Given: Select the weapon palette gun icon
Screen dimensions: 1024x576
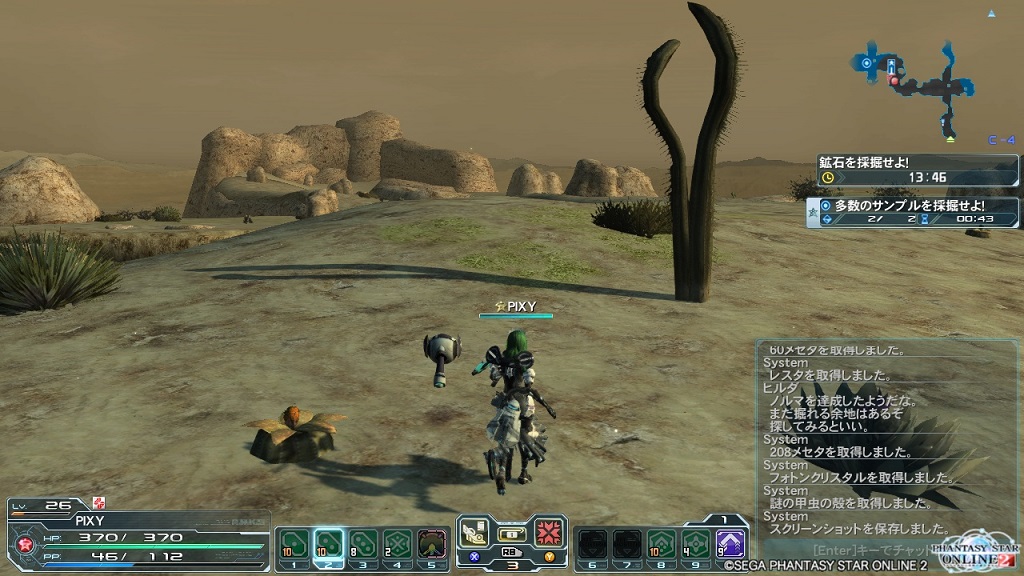Looking at the screenshot, I should click(x=475, y=532).
